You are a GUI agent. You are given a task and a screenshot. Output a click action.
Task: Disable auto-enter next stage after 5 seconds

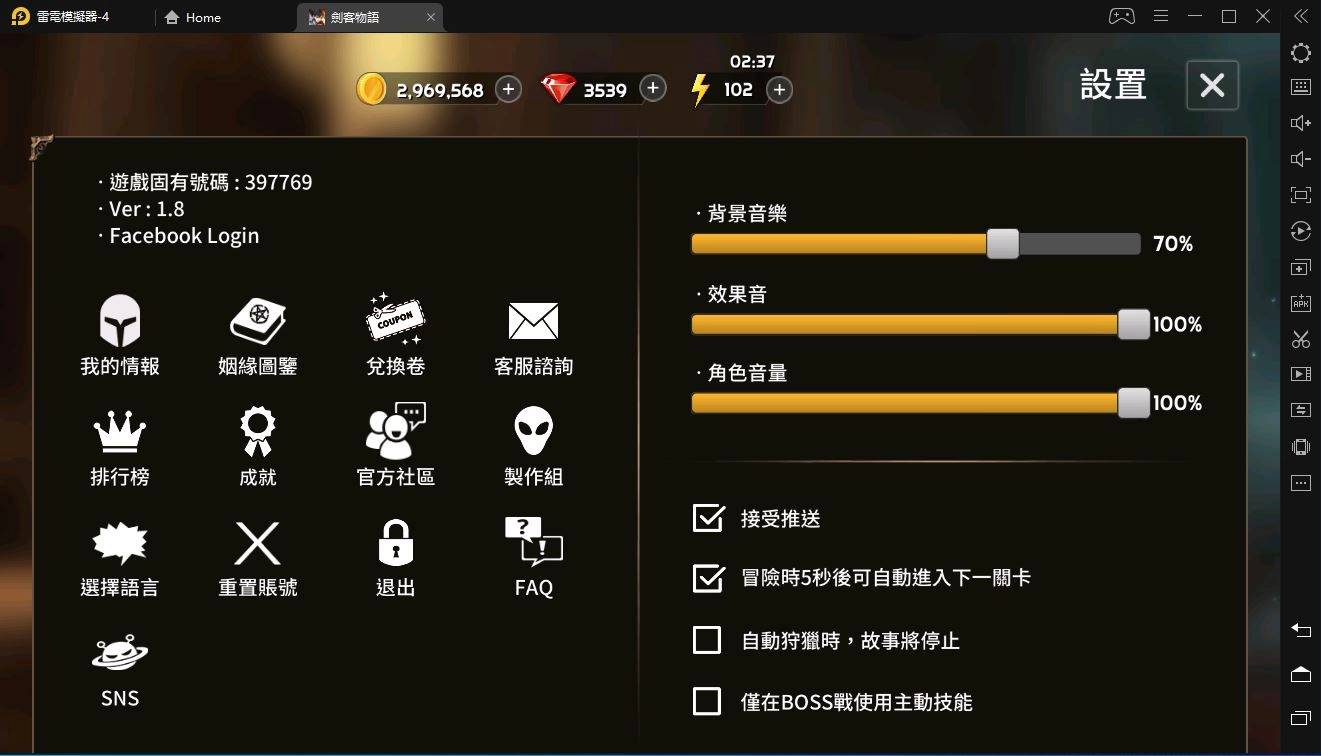pos(706,579)
